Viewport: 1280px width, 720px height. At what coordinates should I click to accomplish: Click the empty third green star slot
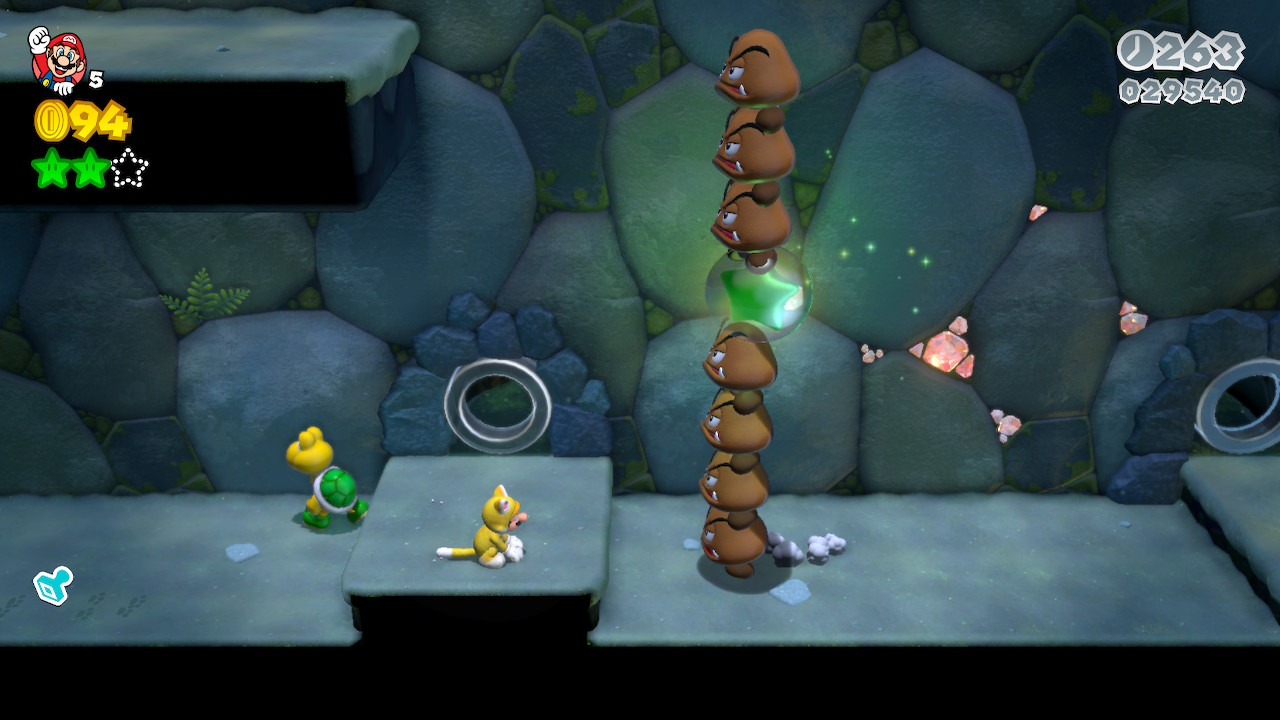(x=129, y=169)
